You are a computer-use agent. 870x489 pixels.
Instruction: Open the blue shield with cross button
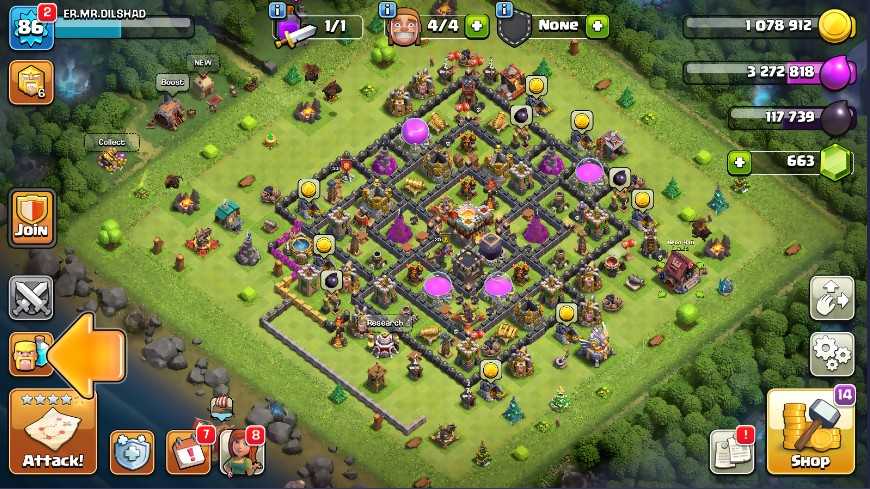point(132,452)
